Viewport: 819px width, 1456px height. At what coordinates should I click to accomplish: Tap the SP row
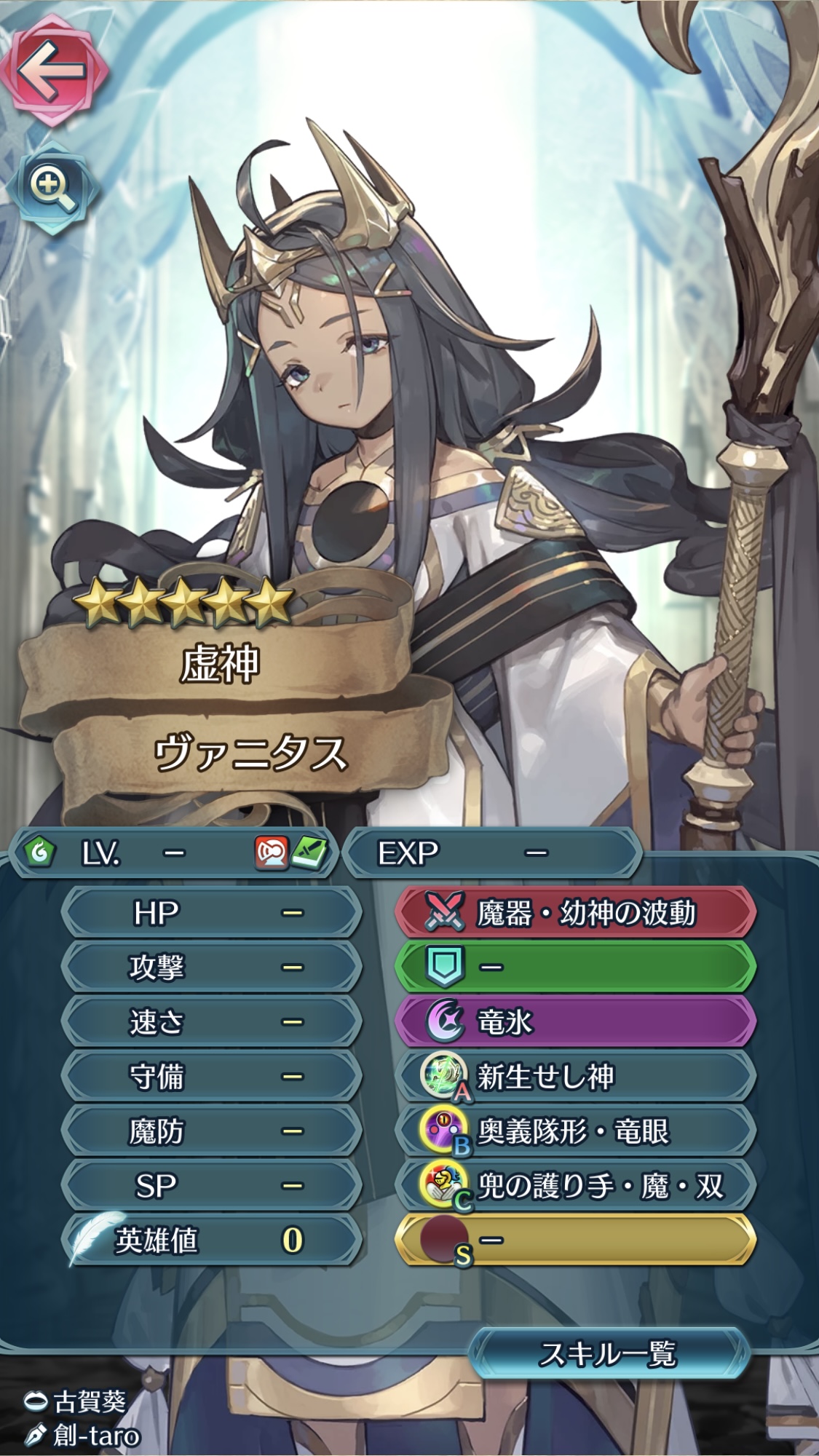[211, 1186]
